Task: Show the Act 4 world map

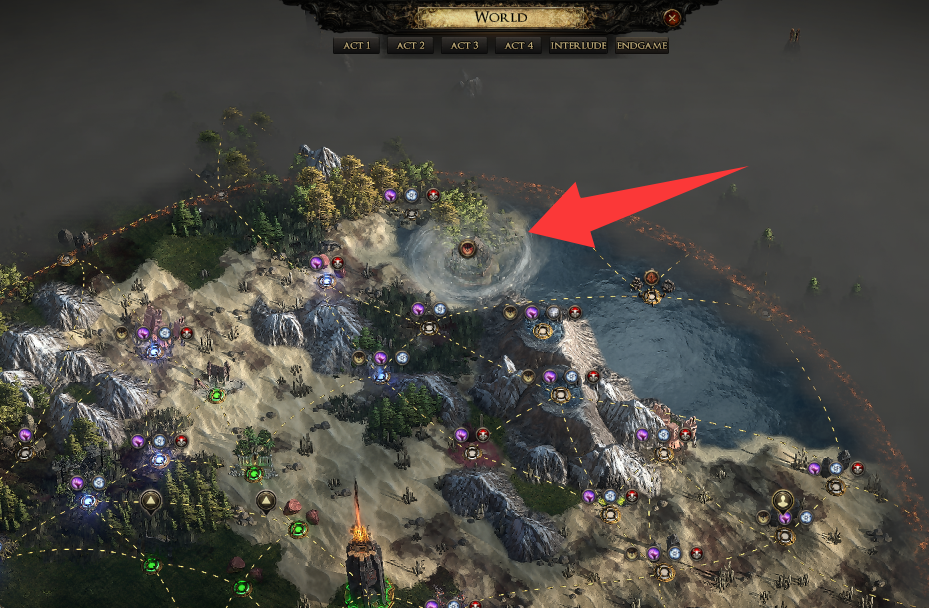Action: 518,46
